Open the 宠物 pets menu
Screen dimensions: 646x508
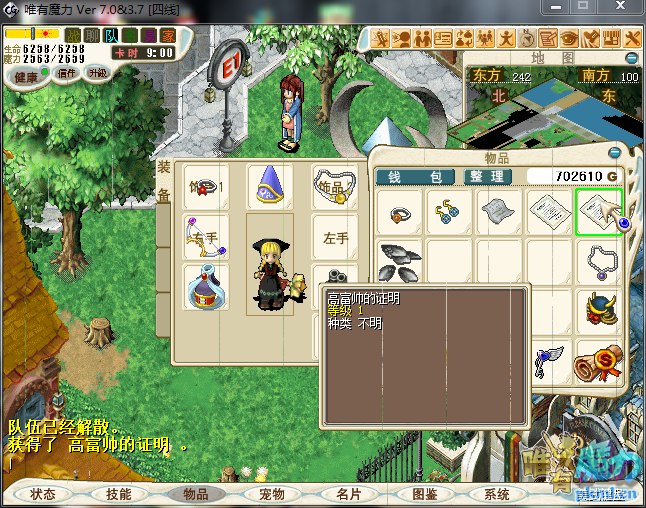click(272, 494)
